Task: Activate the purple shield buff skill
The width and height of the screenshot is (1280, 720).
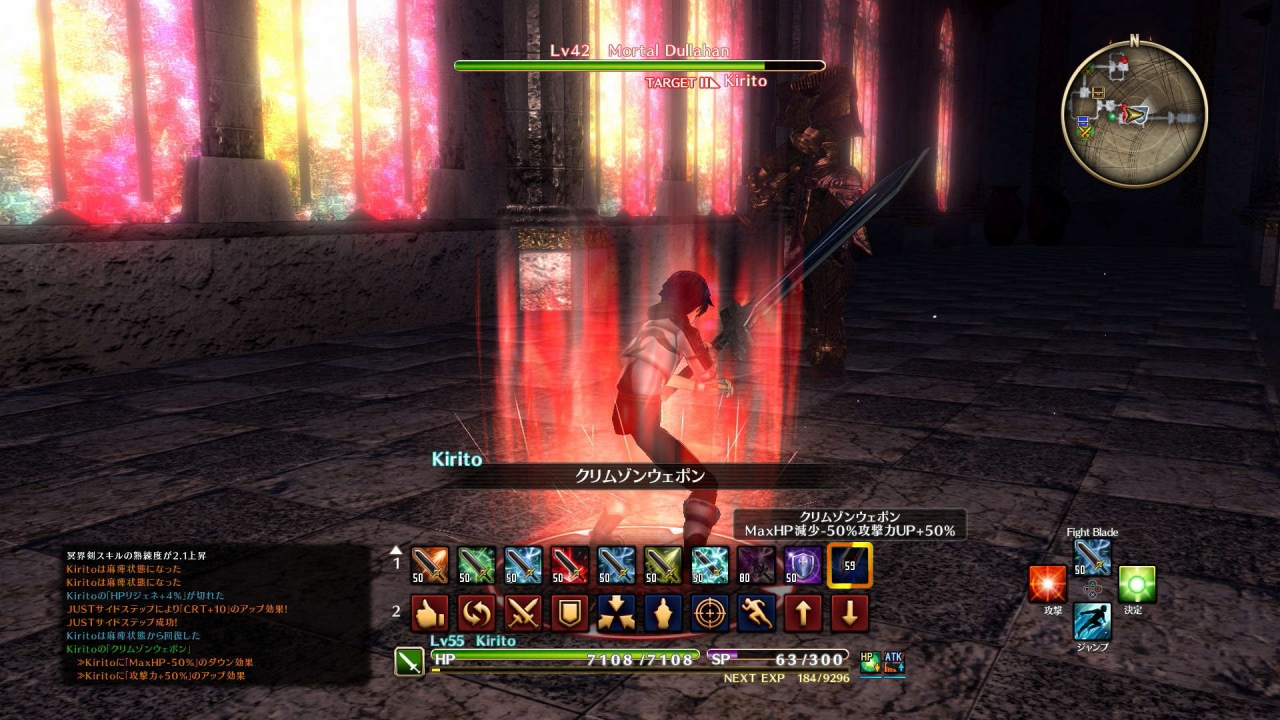Action: pos(803,565)
